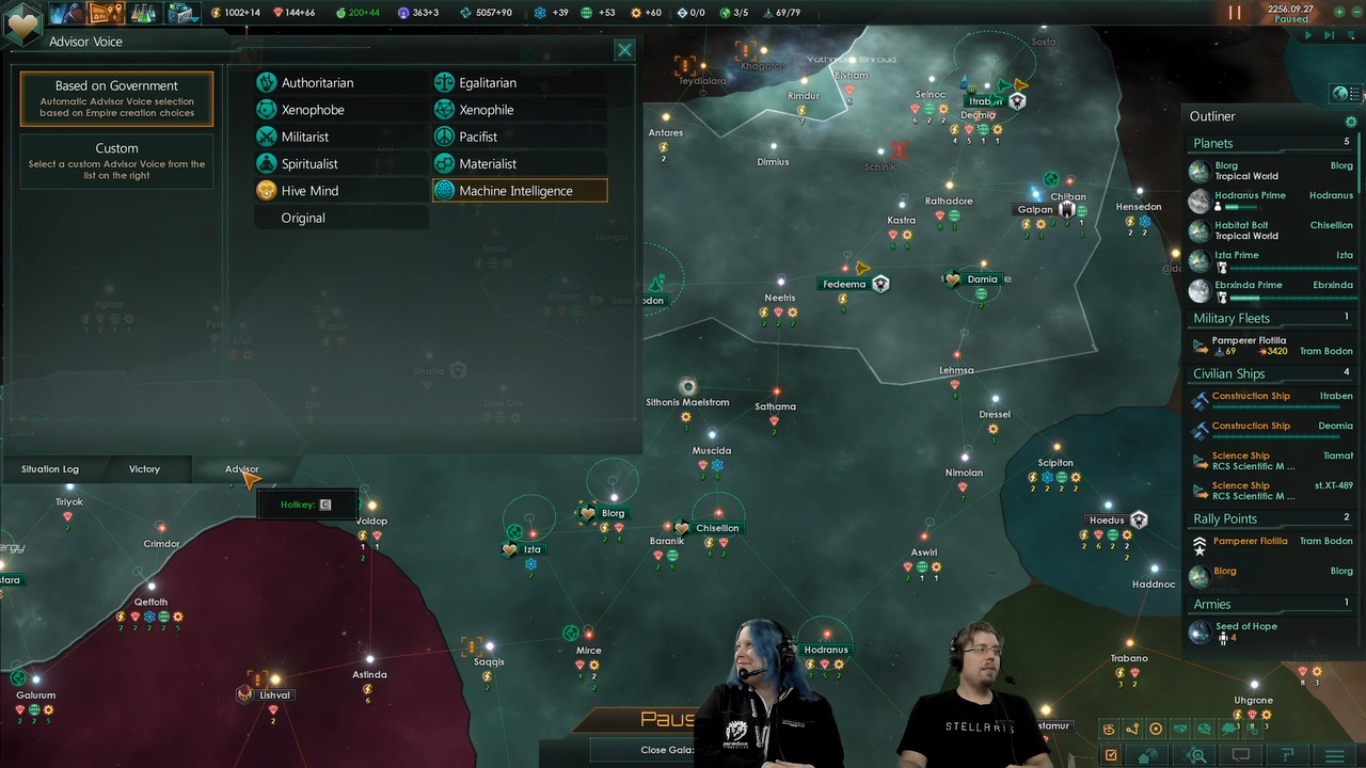Click the magnifier search icon in bottom toolbar
Image resolution: width=1366 pixels, height=768 pixels.
point(1195,755)
